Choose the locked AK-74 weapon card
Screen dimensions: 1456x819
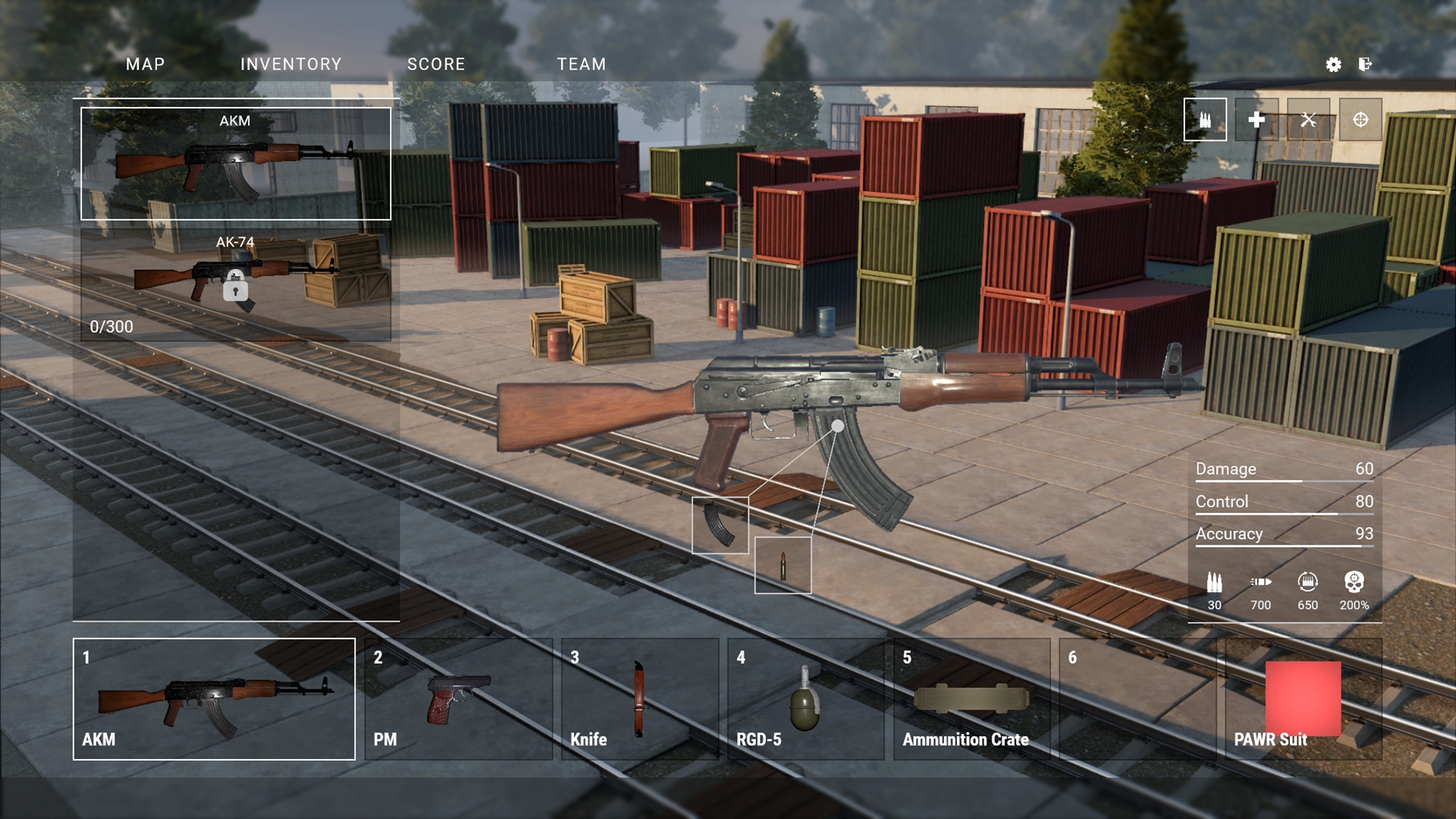[x=236, y=285]
